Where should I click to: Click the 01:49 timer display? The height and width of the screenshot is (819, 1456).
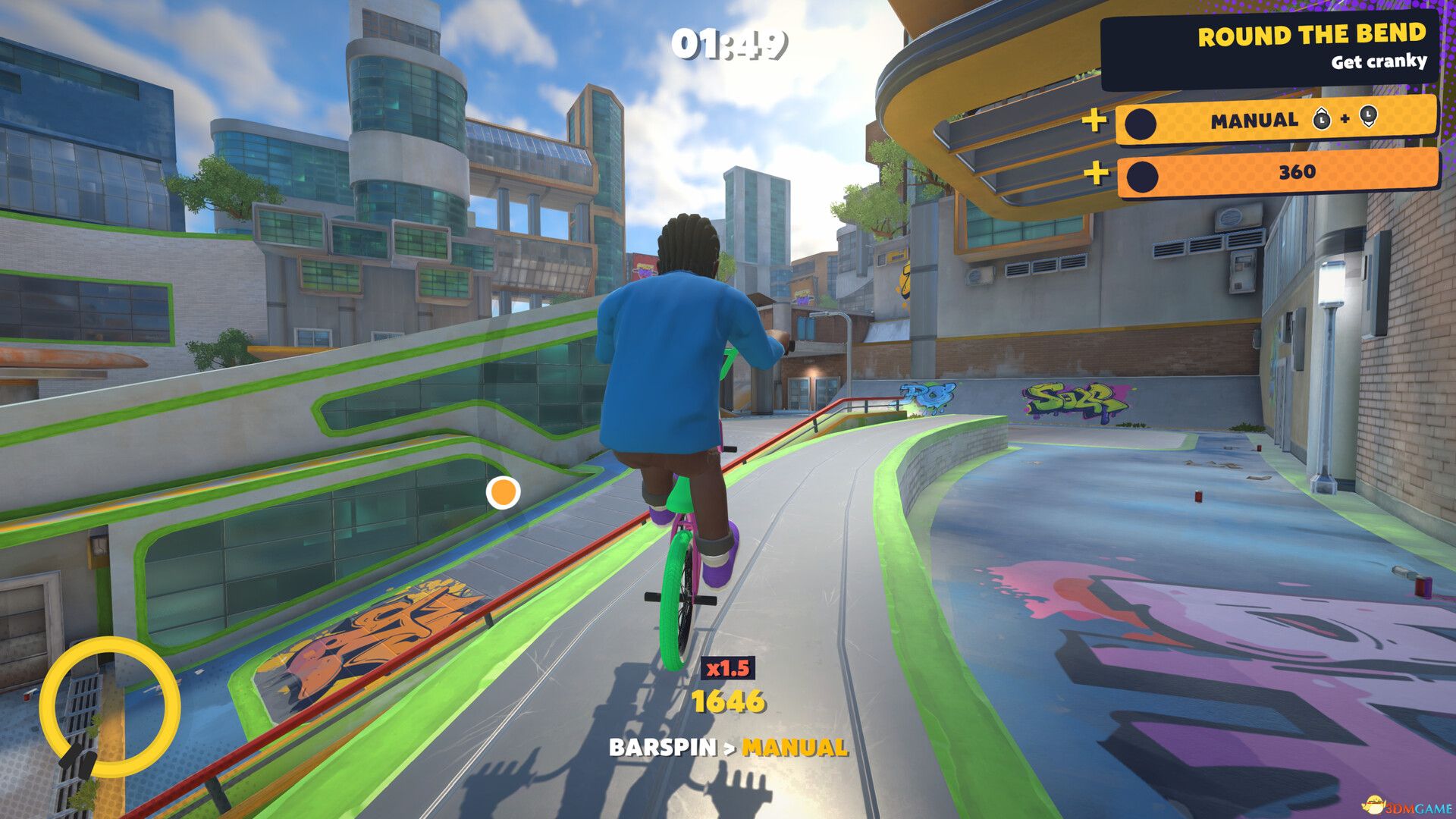point(729,43)
